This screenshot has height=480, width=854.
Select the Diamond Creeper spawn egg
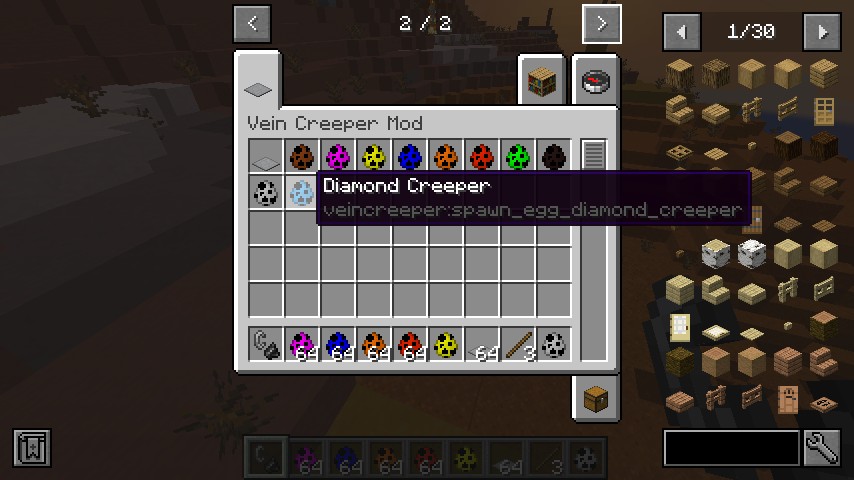coord(301,192)
